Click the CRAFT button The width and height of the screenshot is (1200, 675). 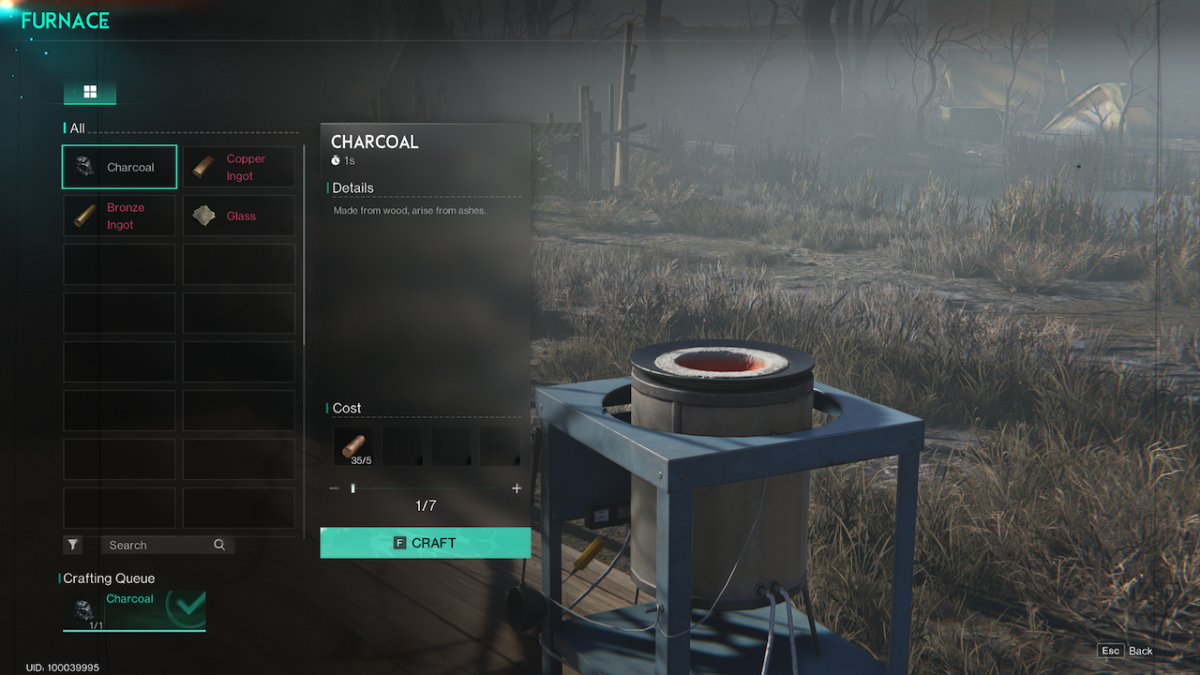pos(425,543)
